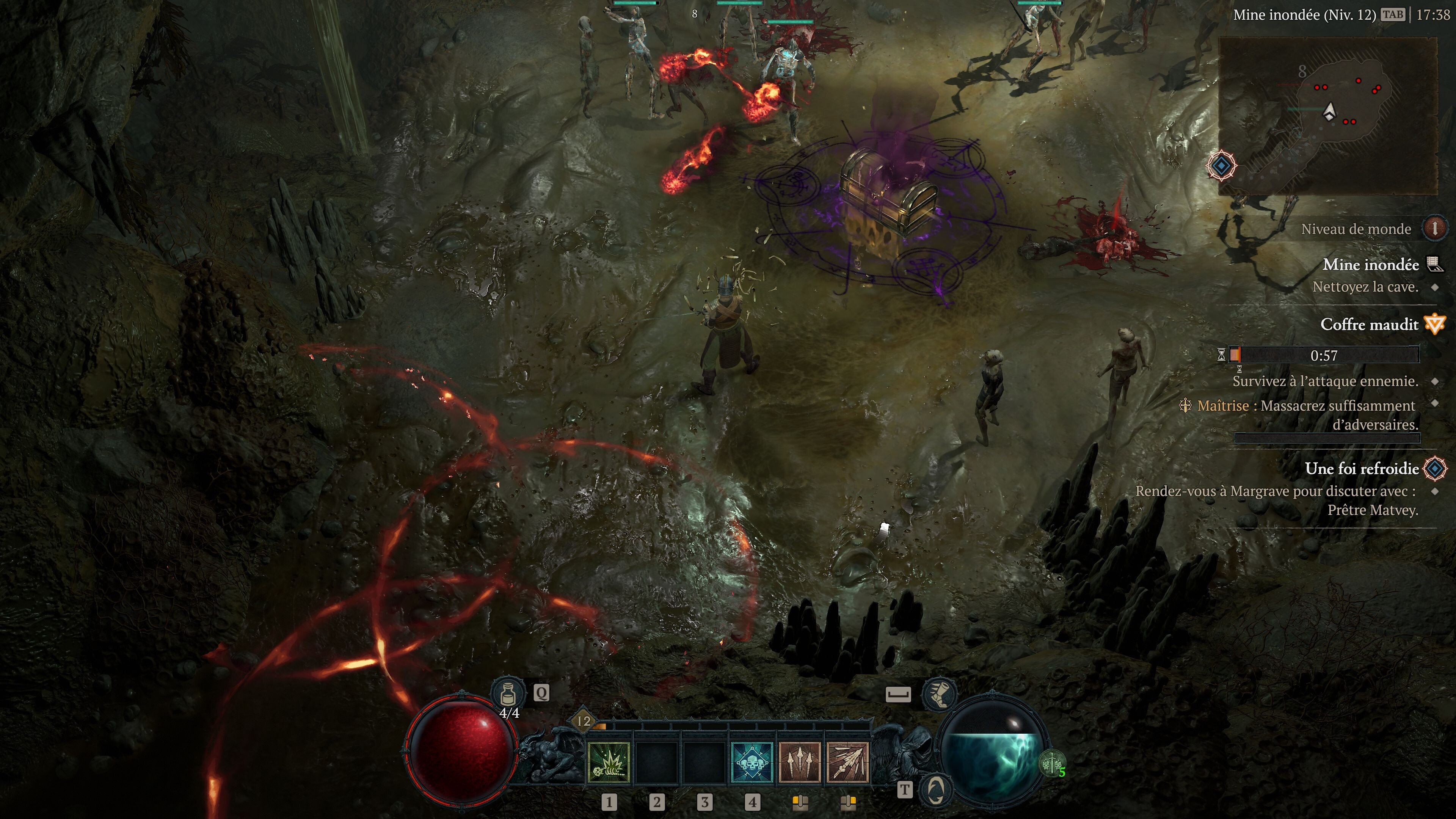Image resolution: width=1456 pixels, height=819 pixels.
Task: Click the level 12 experience badge
Action: [583, 721]
